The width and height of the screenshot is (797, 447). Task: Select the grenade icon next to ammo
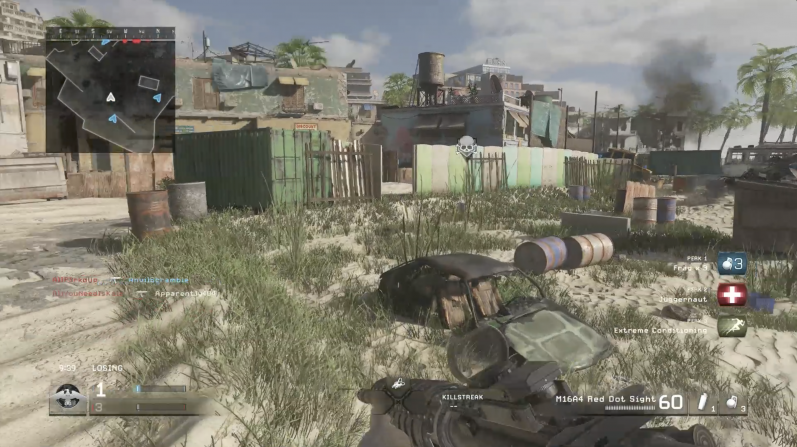[x=731, y=401]
